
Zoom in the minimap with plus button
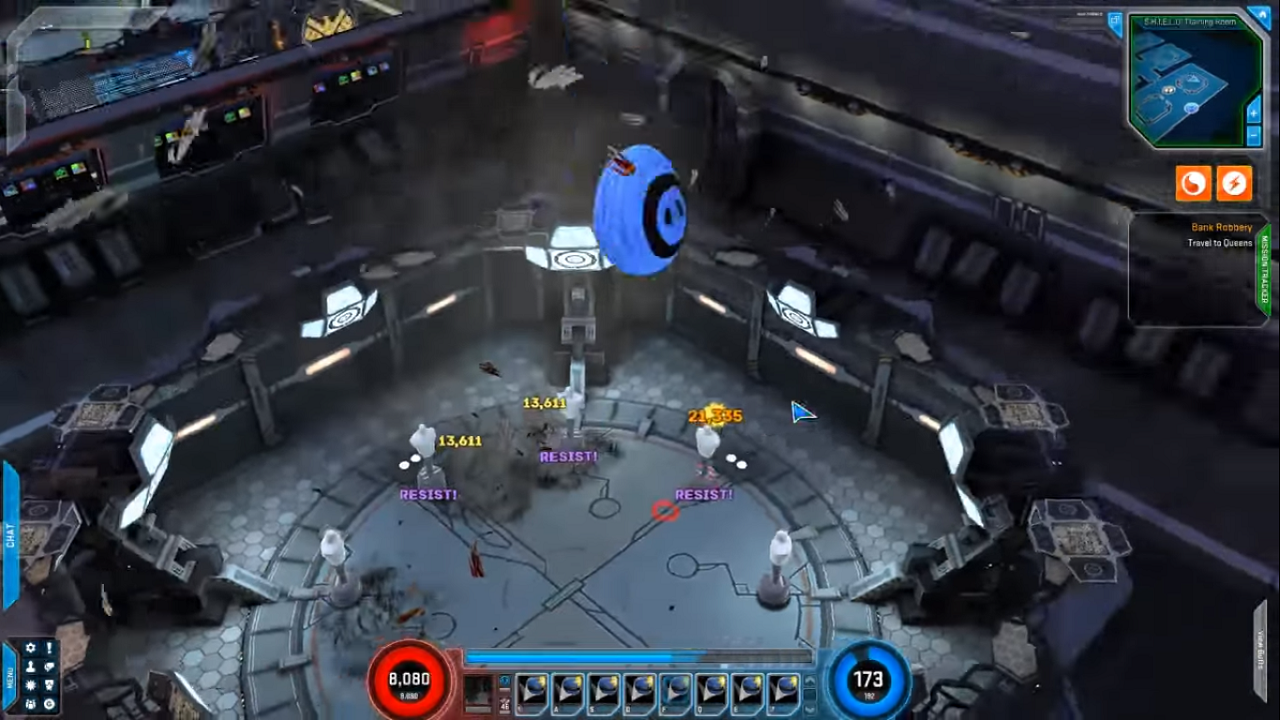tap(1254, 114)
